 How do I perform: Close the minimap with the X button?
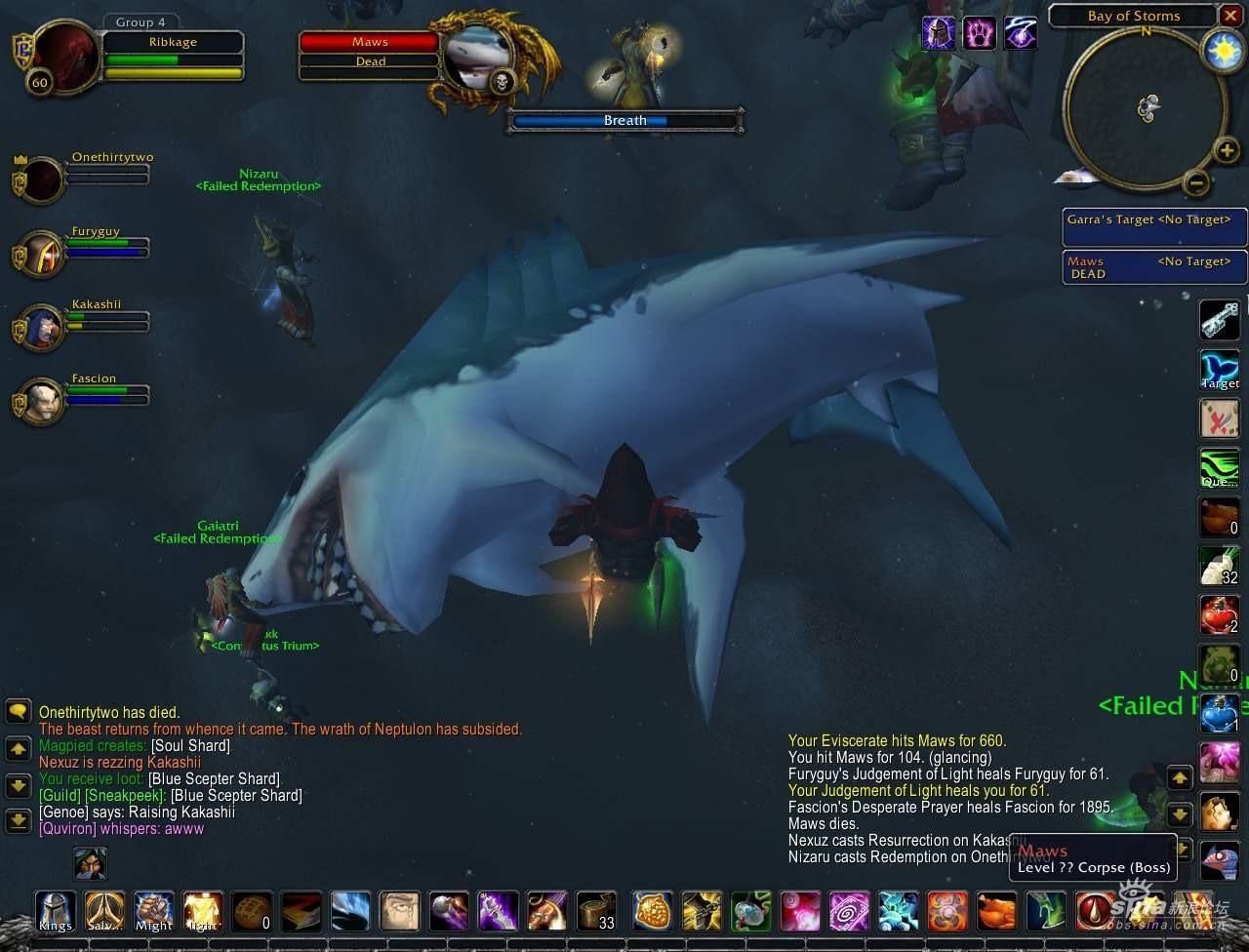pyautogui.click(x=1230, y=16)
